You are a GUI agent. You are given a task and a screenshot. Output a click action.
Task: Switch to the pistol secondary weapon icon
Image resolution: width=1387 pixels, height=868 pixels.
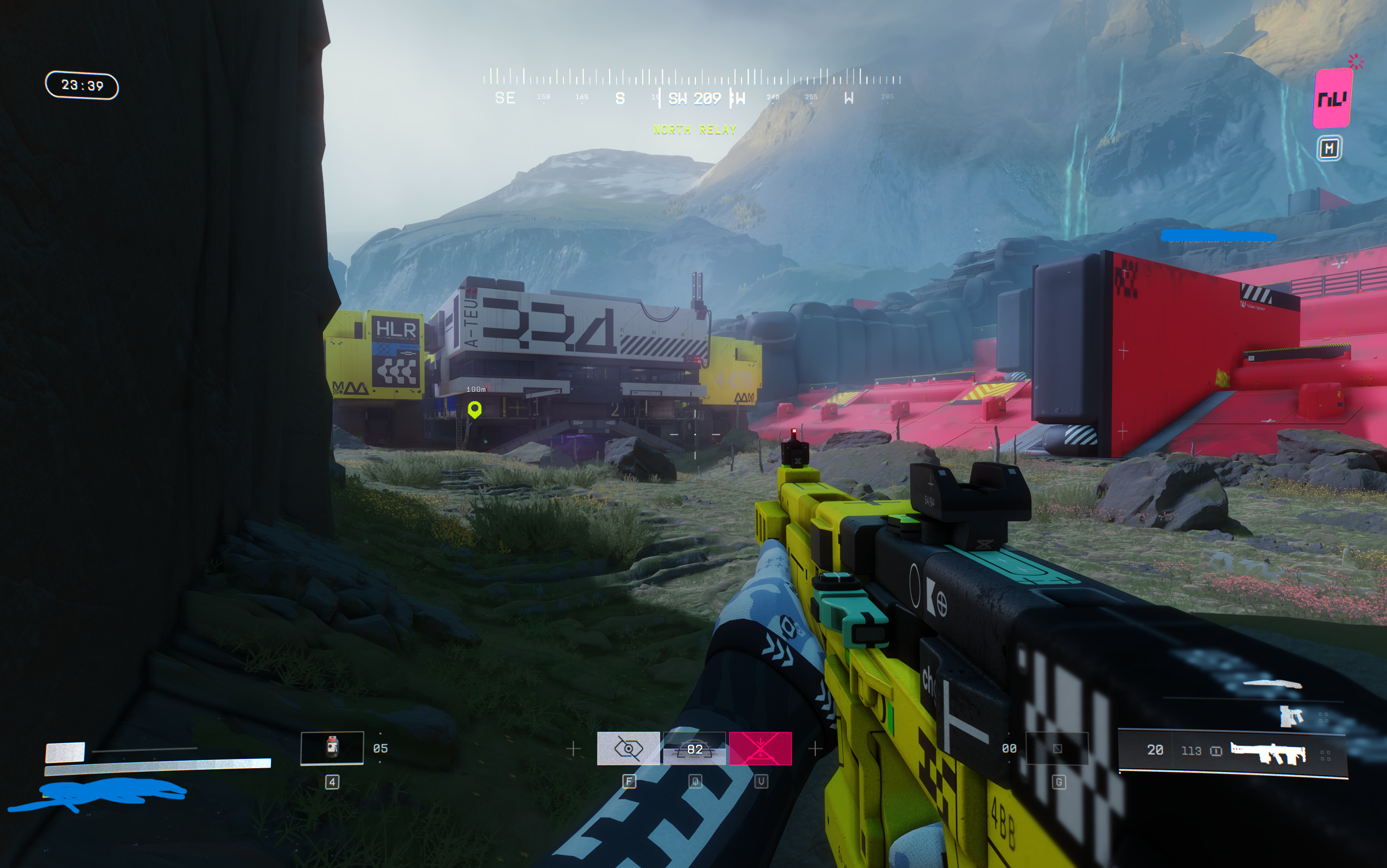point(1291,716)
